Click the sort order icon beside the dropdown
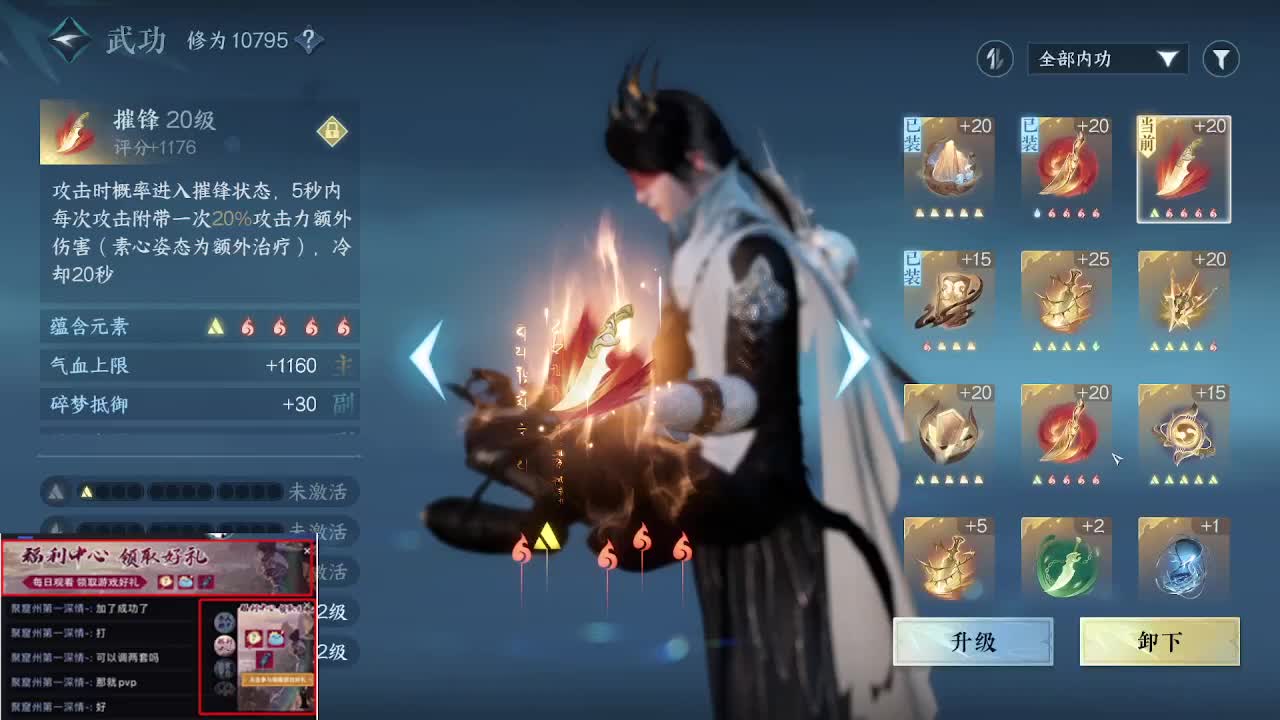Image resolution: width=1280 pixels, height=720 pixels. point(994,59)
